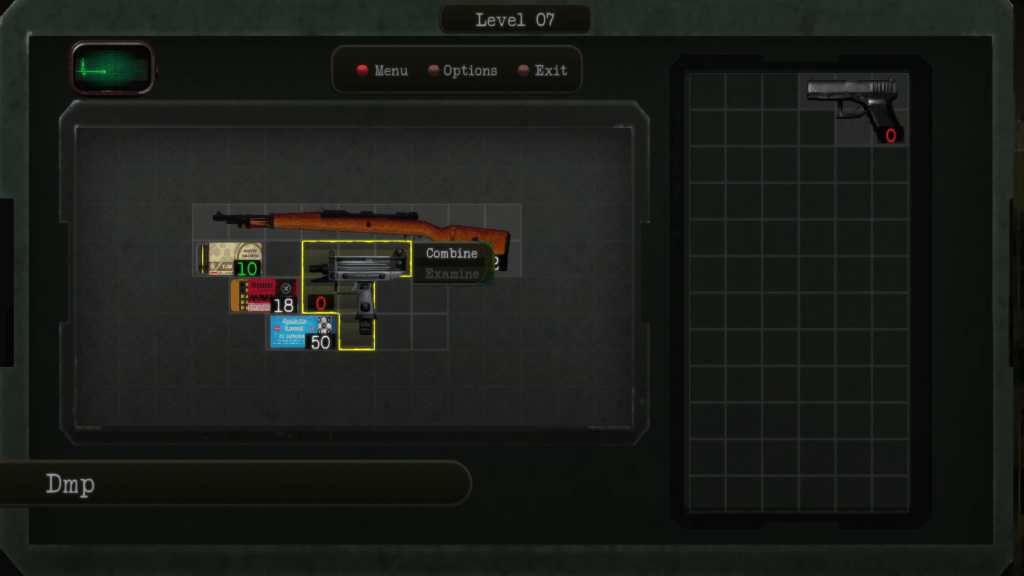Choose Examine from the item popup
The image size is (1024, 576).
tap(452, 274)
